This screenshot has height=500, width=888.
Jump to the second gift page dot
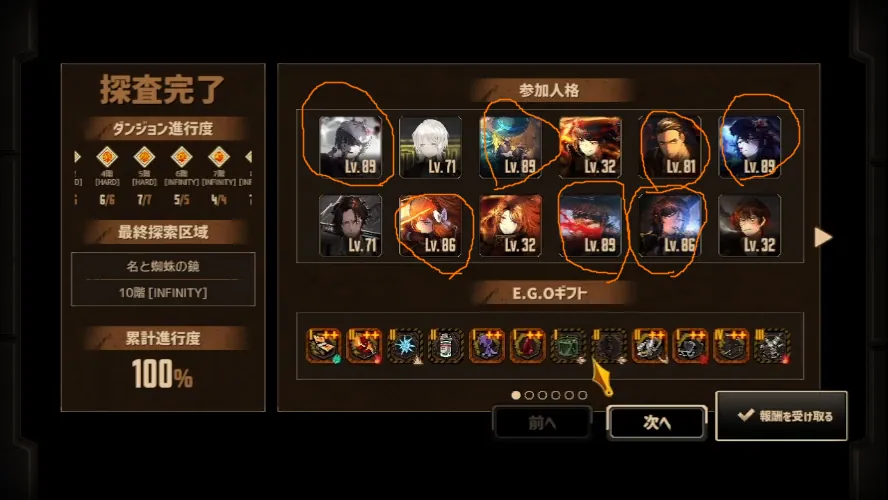pos(529,395)
